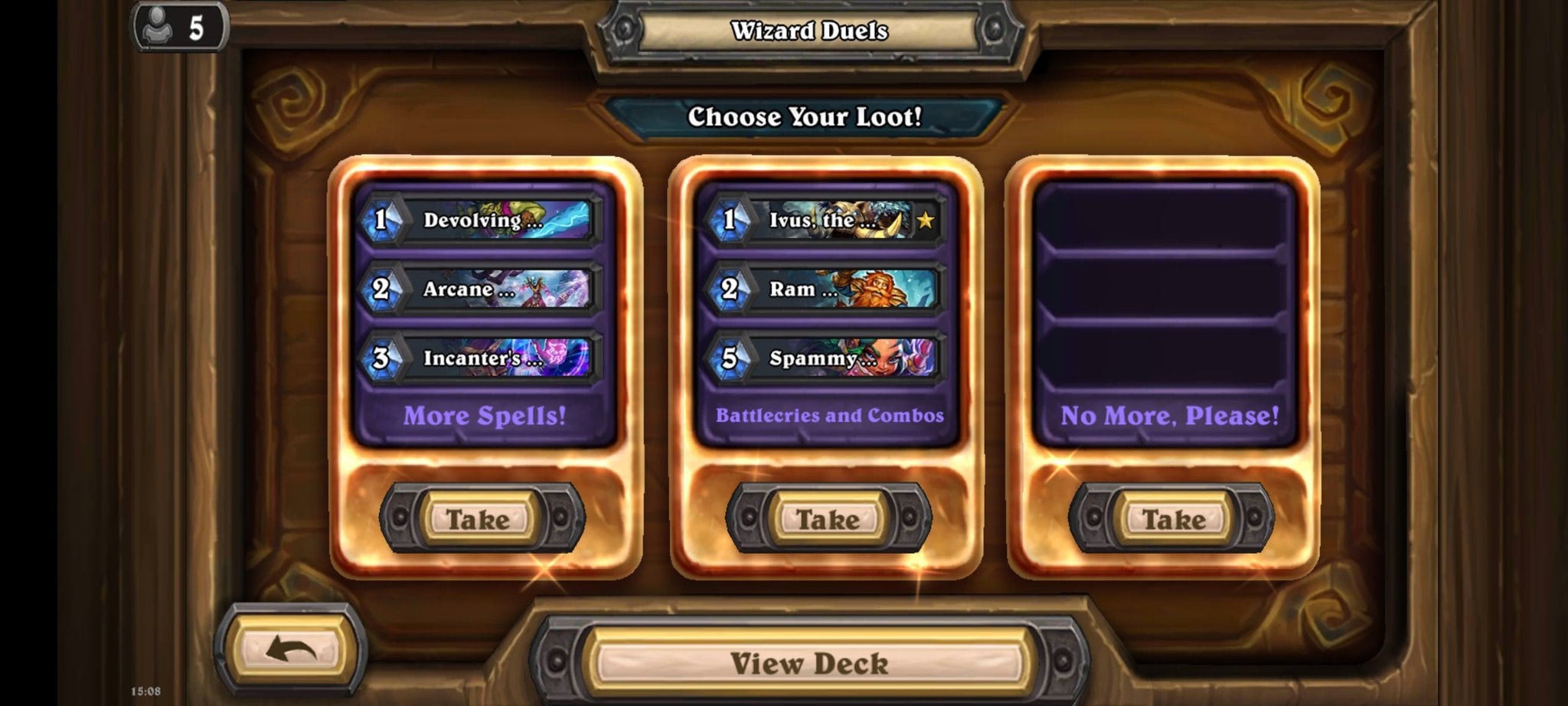Inspect the legendary Ivus card

(825, 221)
